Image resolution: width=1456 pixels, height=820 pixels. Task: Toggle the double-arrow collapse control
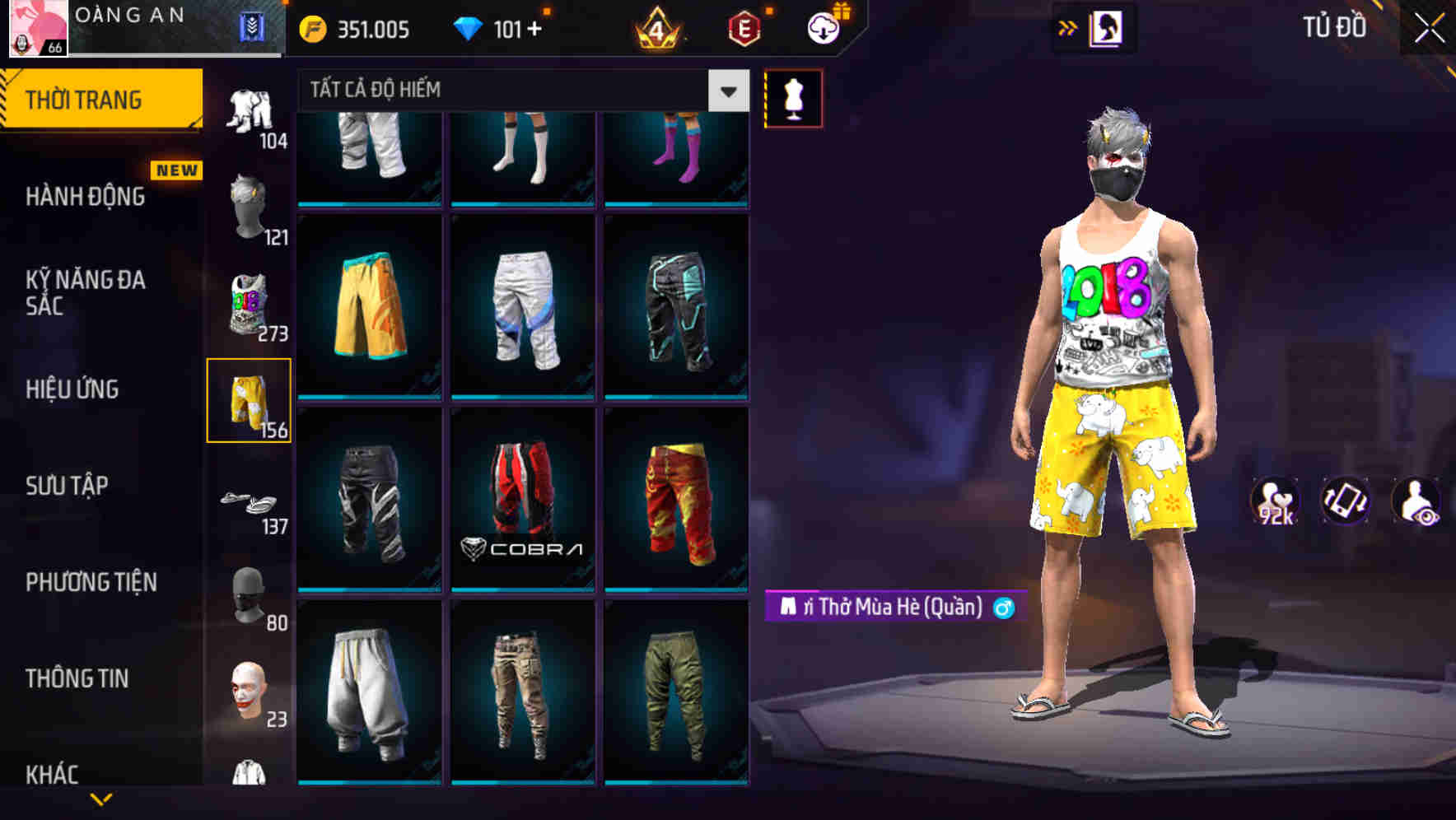pyautogui.click(x=1069, y=26)
